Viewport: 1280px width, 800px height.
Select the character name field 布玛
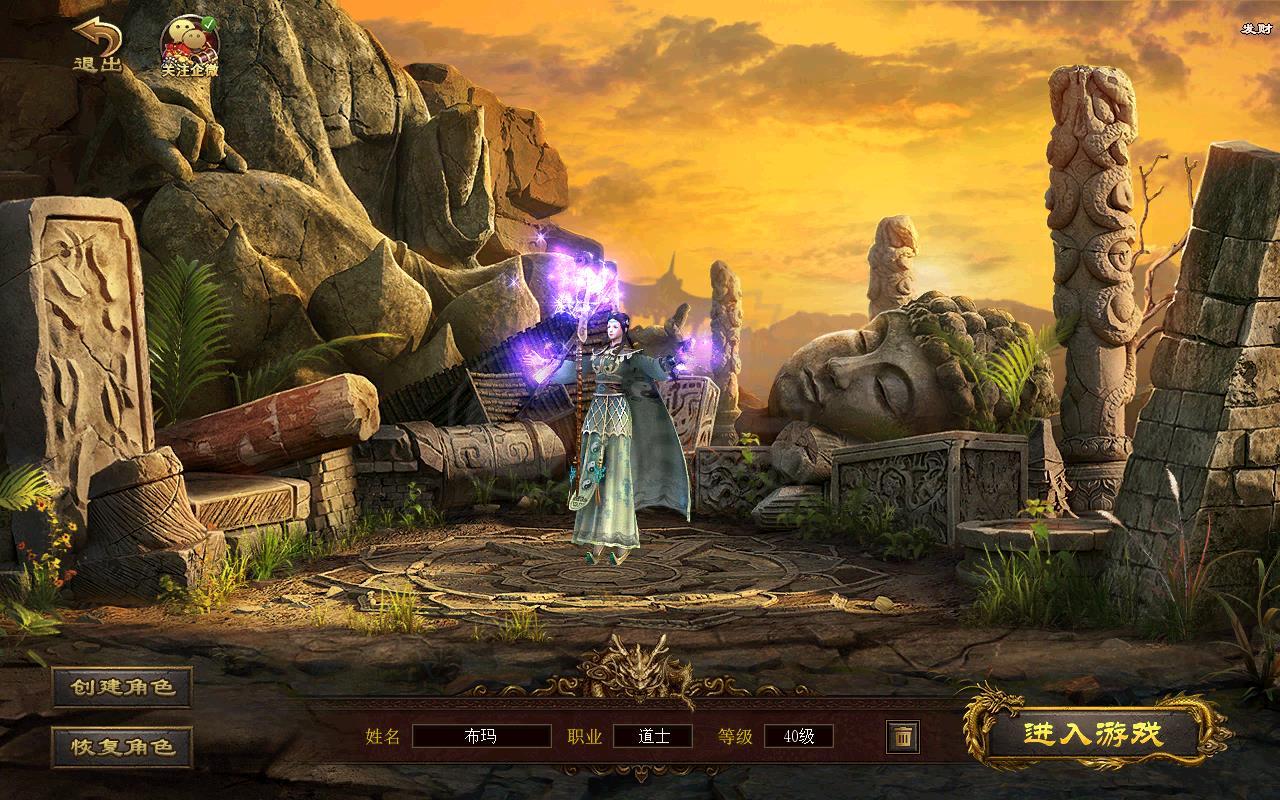(x=481, y=737)
